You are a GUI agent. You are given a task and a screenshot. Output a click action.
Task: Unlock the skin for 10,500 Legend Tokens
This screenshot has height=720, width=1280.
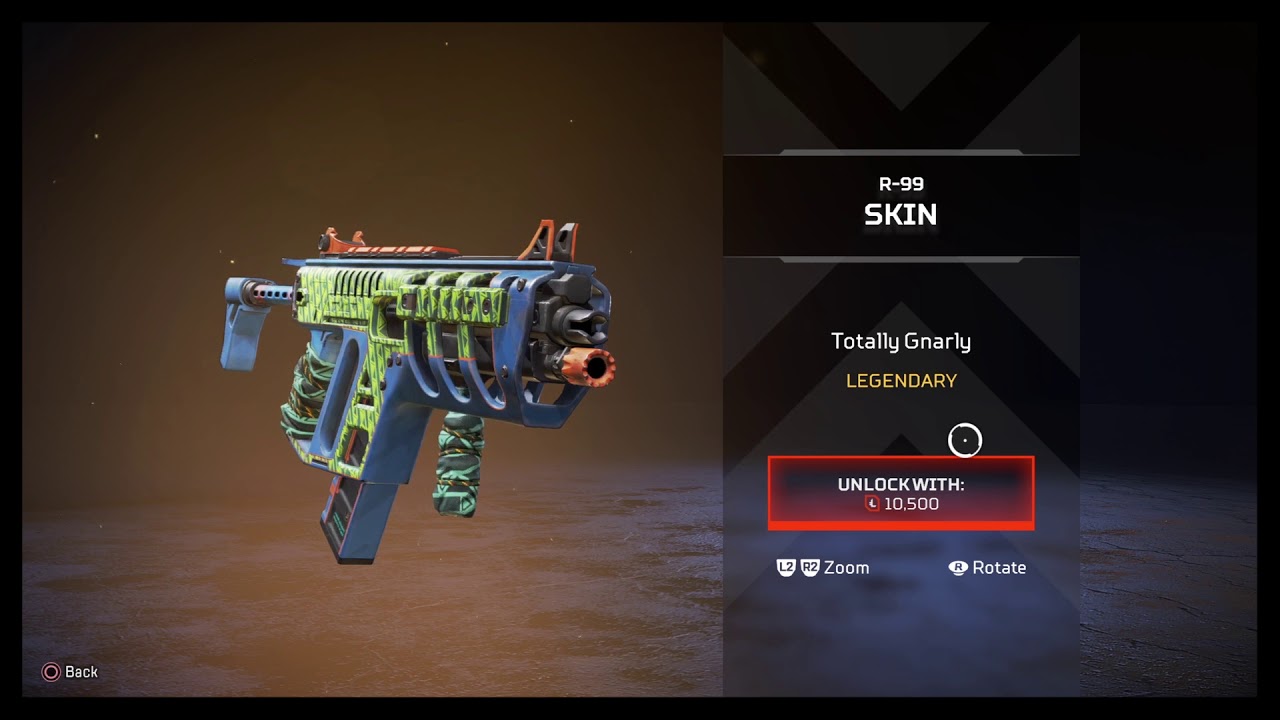coord(900,493)
